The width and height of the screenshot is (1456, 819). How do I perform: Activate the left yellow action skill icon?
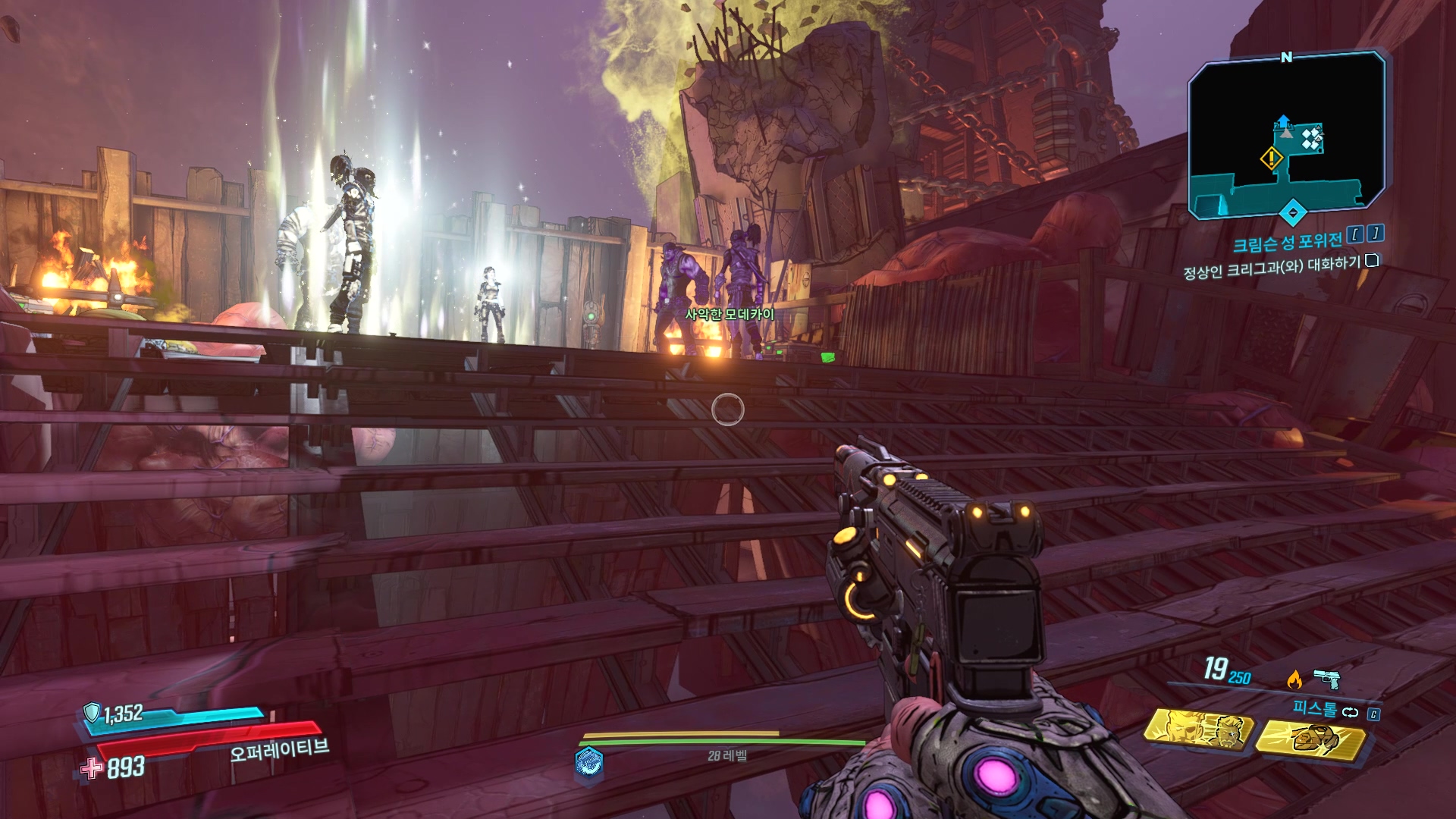(1200, 730)
